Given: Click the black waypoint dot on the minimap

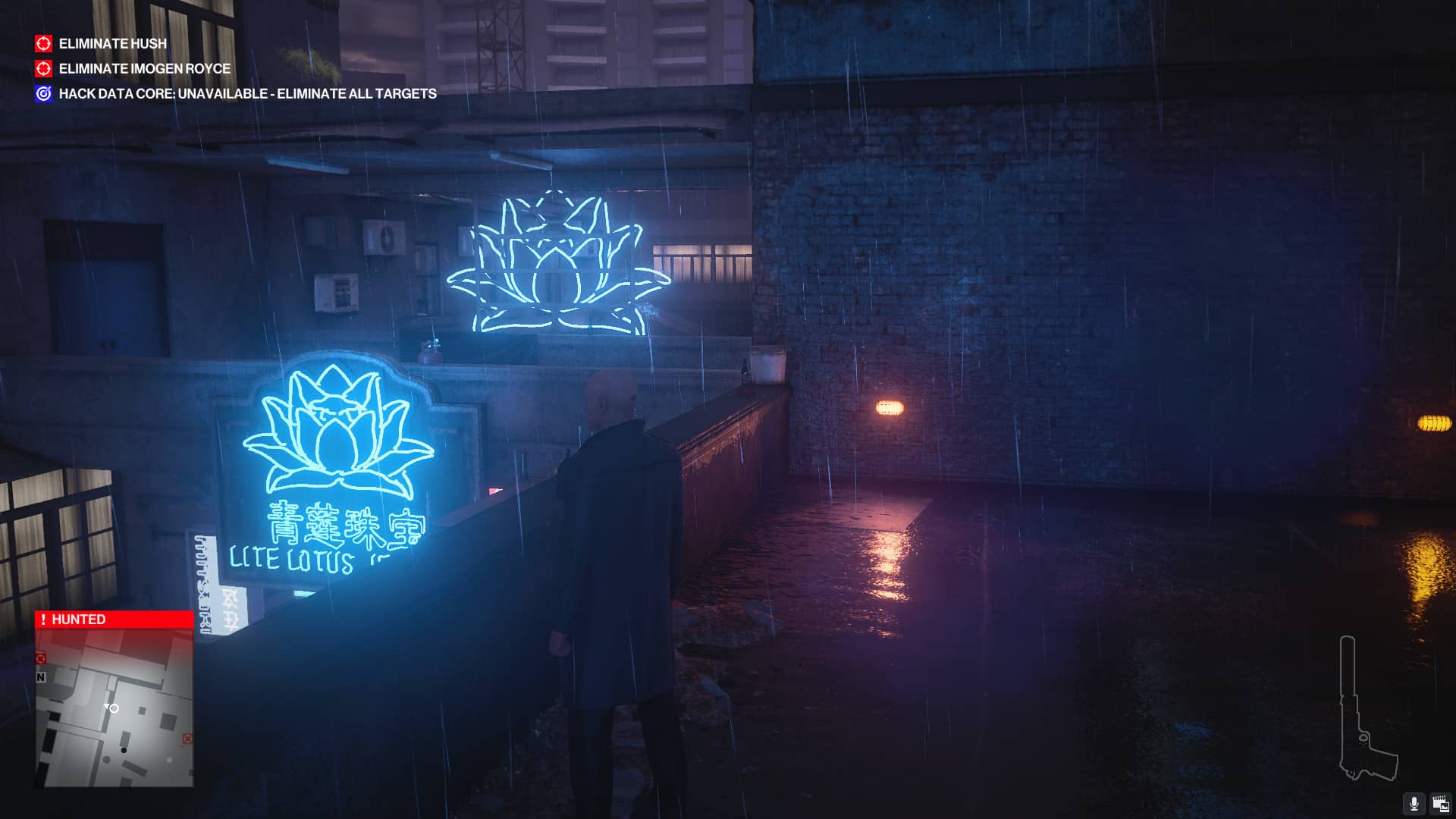Looking at the screenshot, I should pyautogui.click(x=123, y=749).
